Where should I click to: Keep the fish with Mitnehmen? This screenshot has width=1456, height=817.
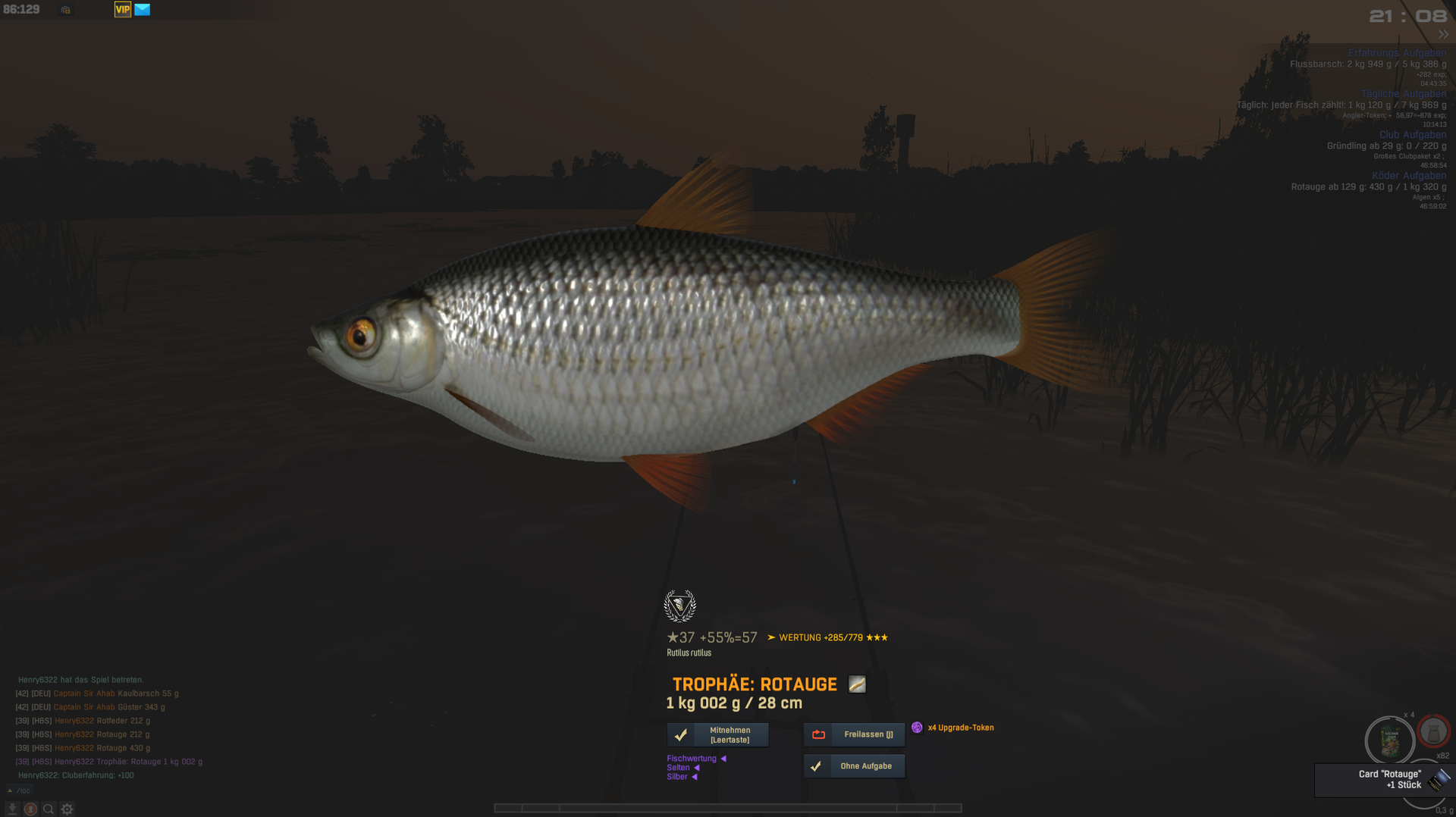click(717, 735)
